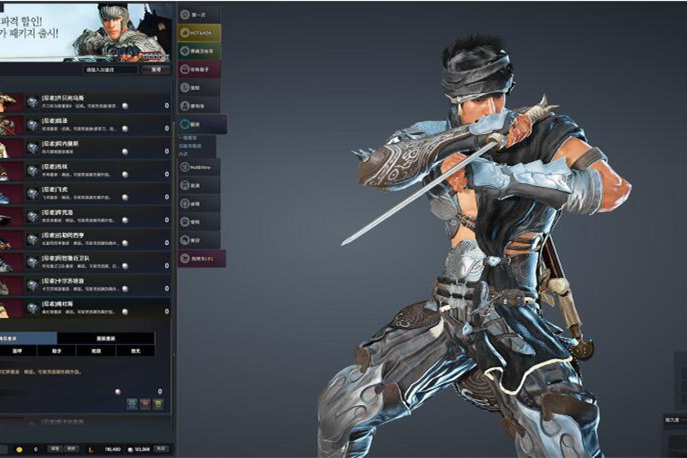Choose the maroon category below the green one
The height and width of the screenshot is (458, 687).
coord(200,70)
